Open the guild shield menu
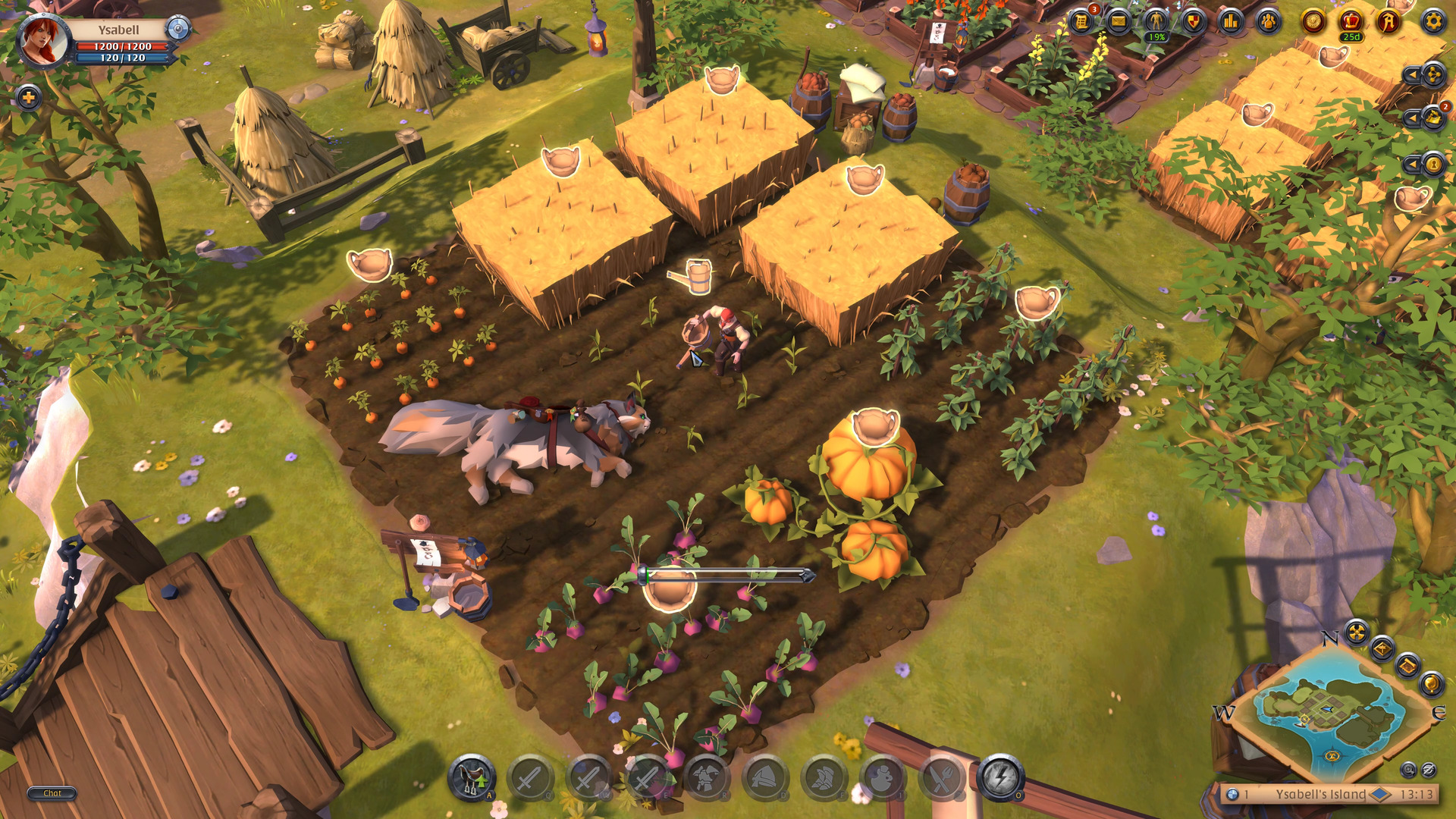Viewport: 1456px width, 819px height. (x=1194, y=20)
